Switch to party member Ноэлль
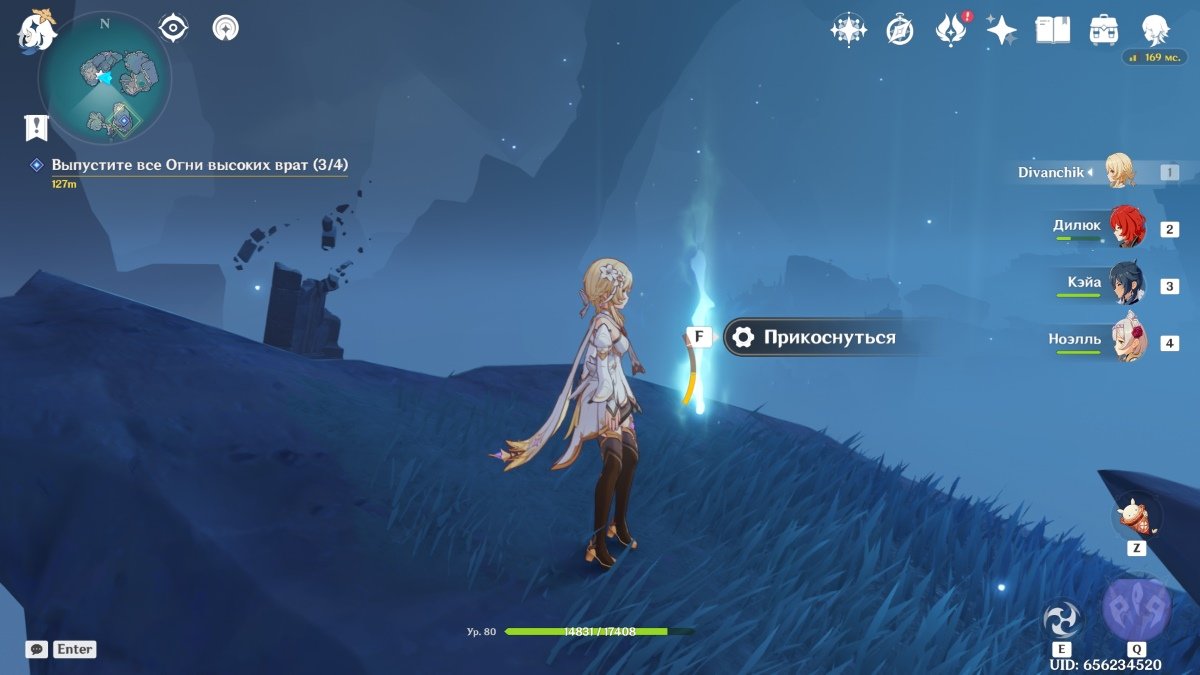This screenshot has height=675, width=1200. (x=1126, y=342)
